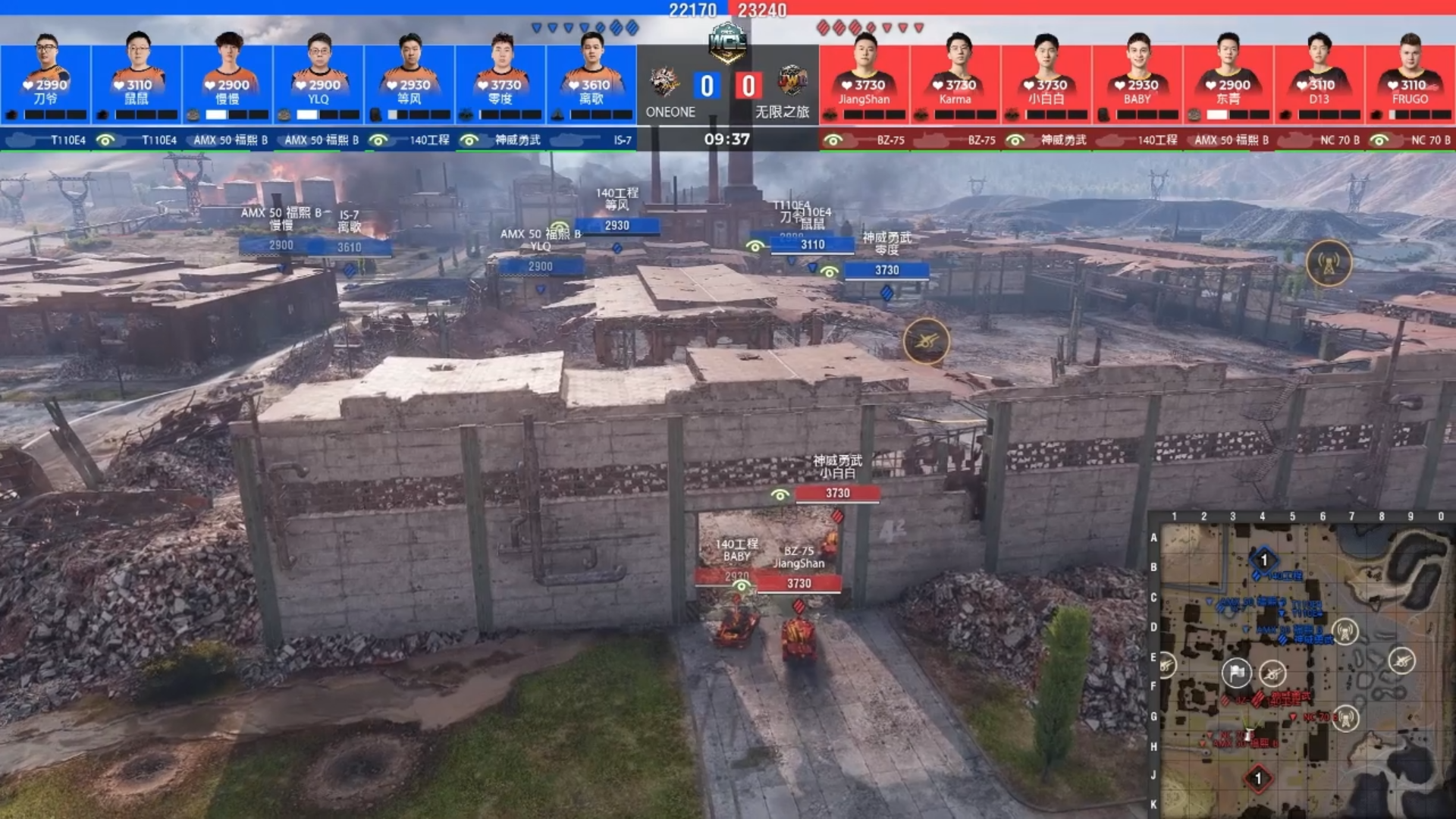
Task: Select player 刀爷's portrait card
Action: (45, 77)
